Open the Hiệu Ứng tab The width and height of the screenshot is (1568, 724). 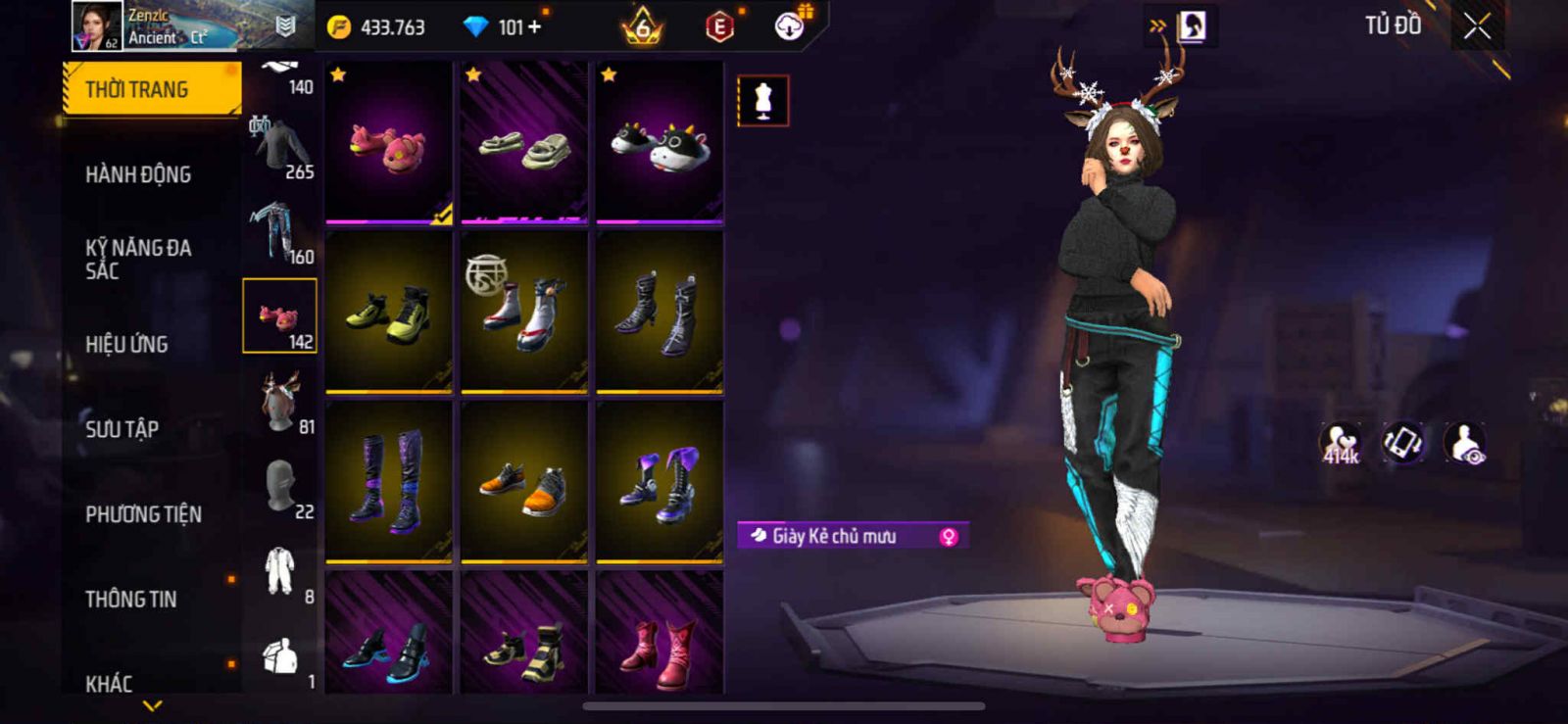click(x=126, y=344)
